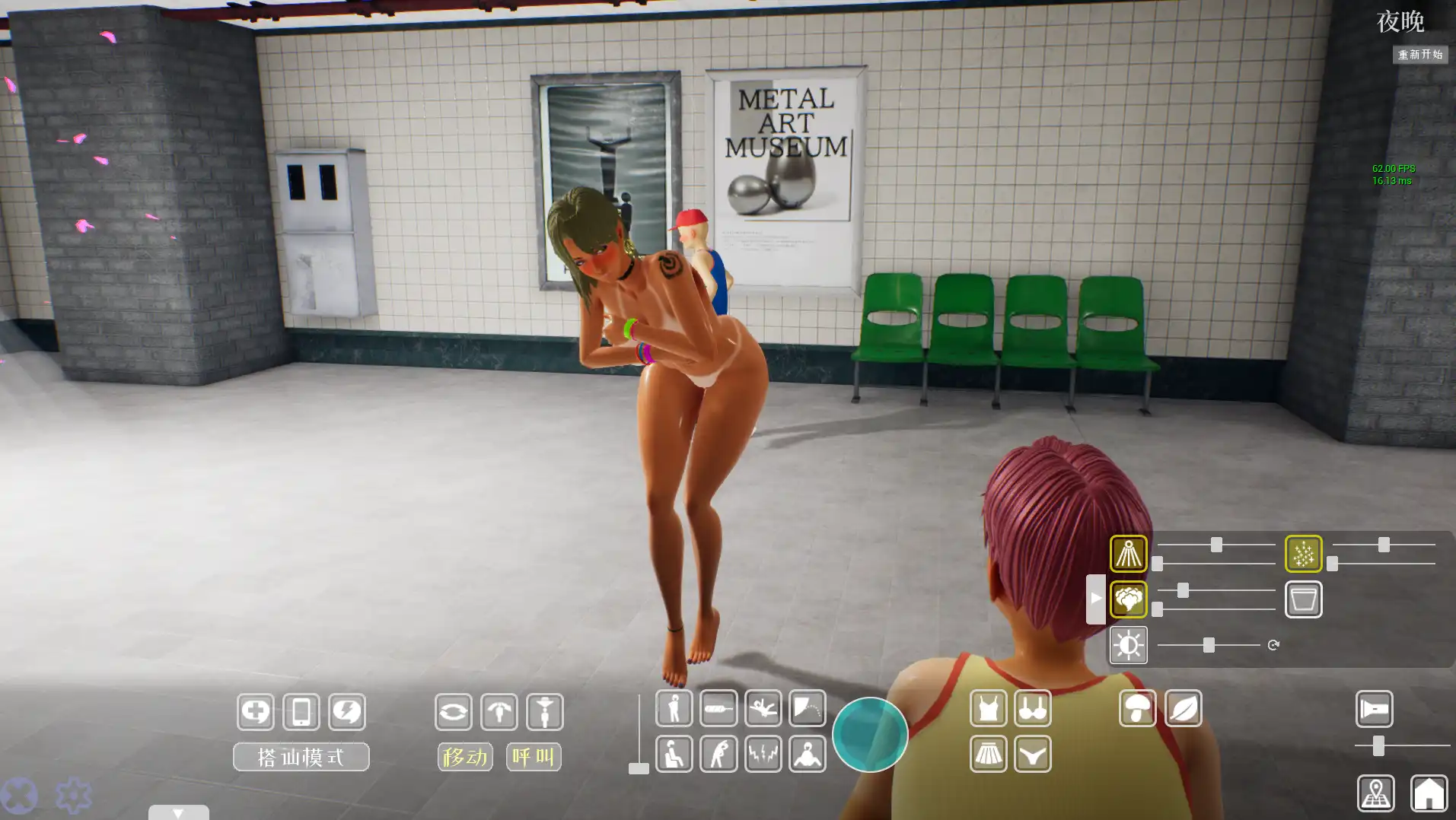Open the home icon button
Image resolution: width=1456 pixels, height=820 pixels.
pos(1428,793)
